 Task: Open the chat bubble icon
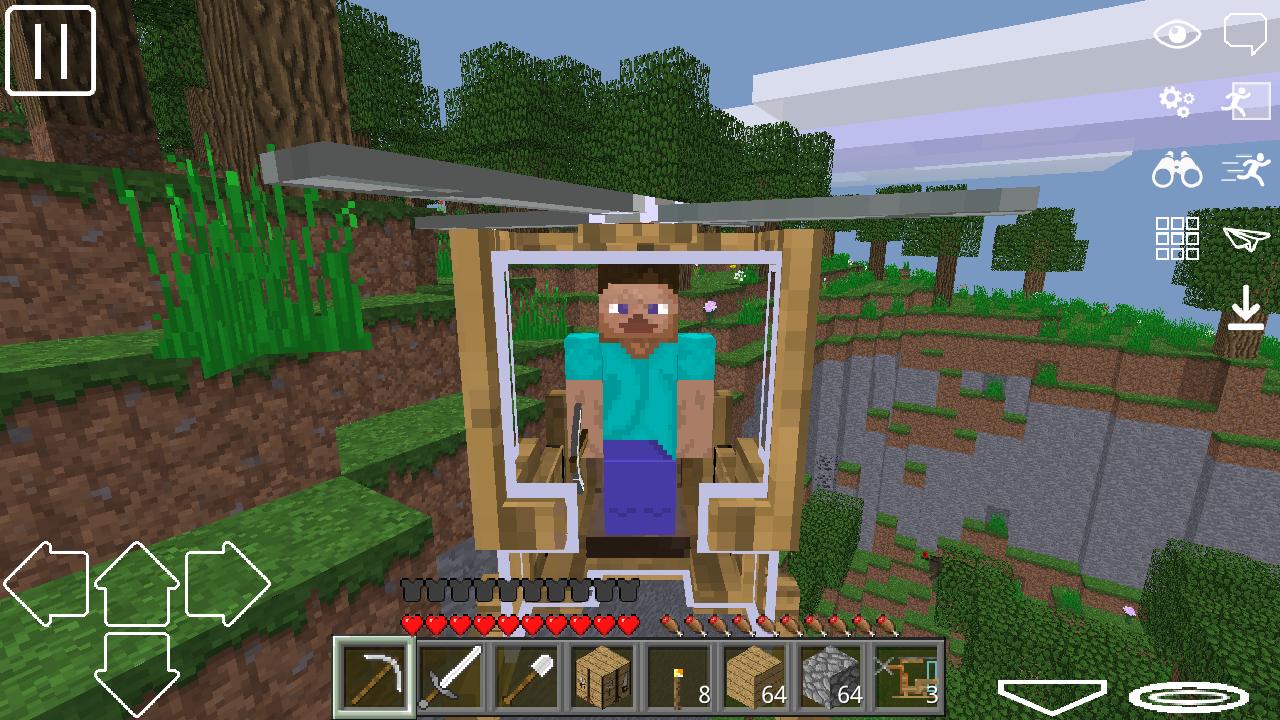(x=1246, y=31)
